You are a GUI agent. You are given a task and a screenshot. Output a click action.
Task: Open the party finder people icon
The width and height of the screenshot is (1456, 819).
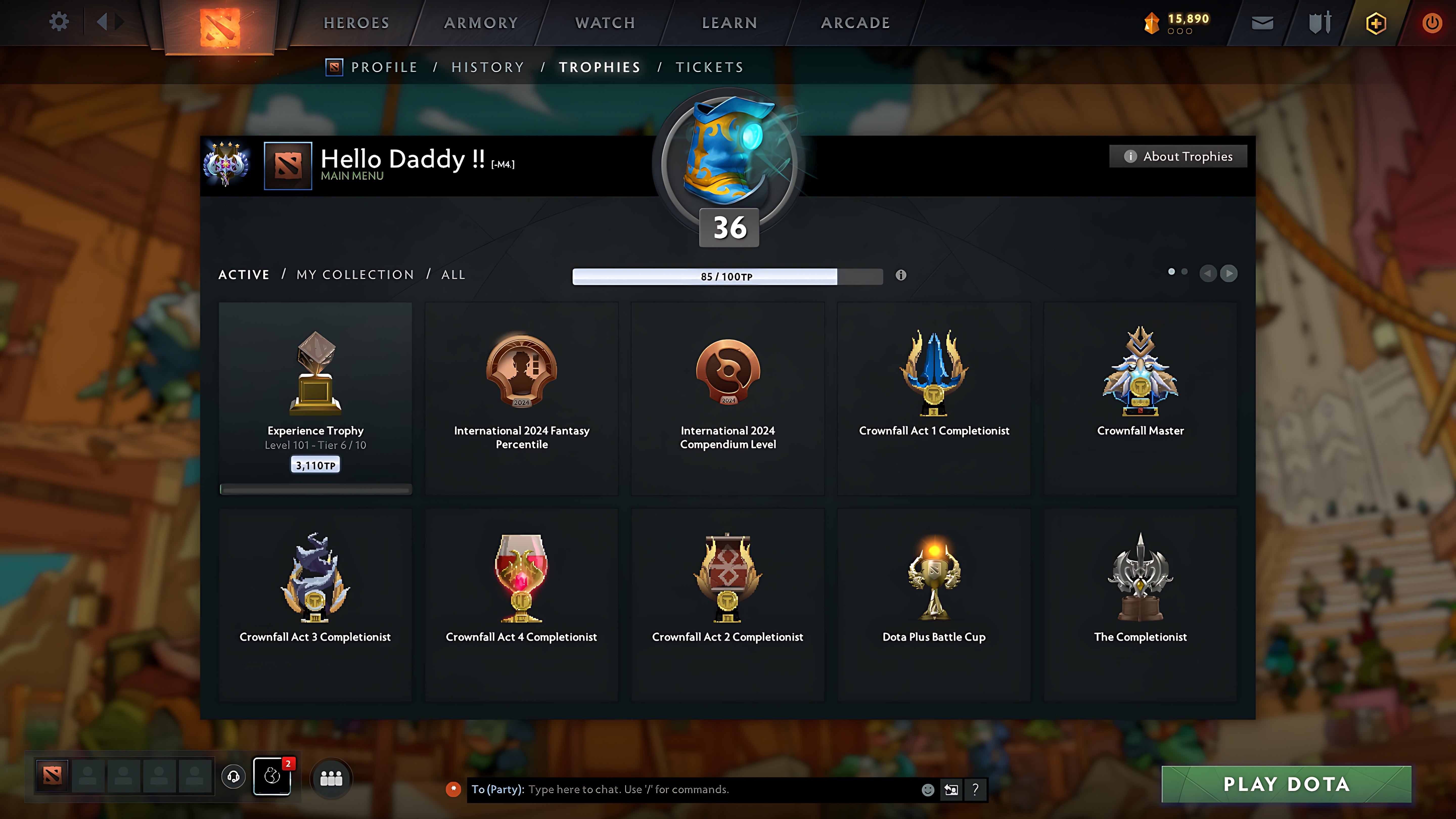(331, 778)
